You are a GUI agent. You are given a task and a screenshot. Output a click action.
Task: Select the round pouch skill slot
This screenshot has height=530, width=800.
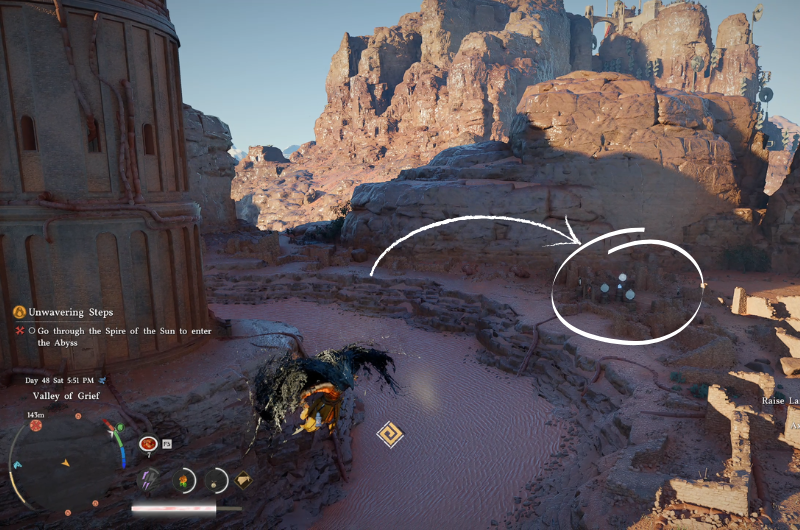(x=215, y=480)
